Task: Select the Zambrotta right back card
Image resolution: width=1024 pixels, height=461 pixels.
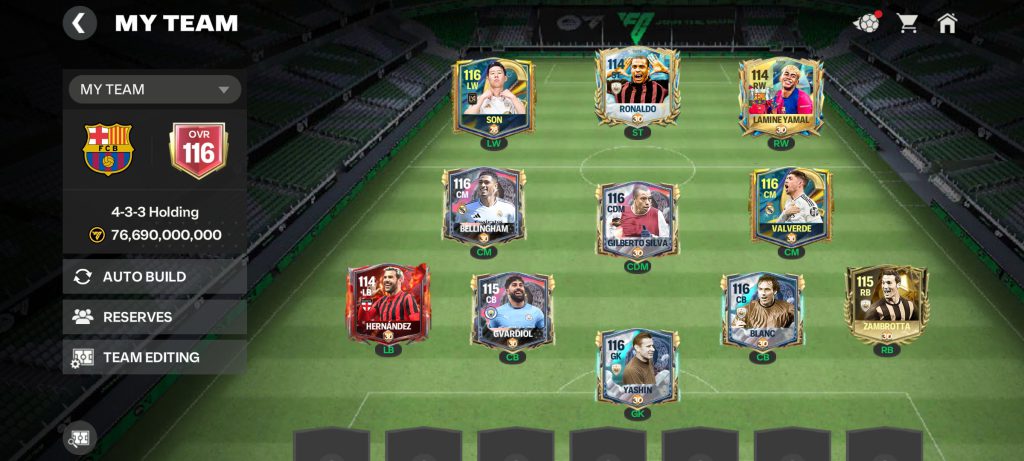Action: 886,303
